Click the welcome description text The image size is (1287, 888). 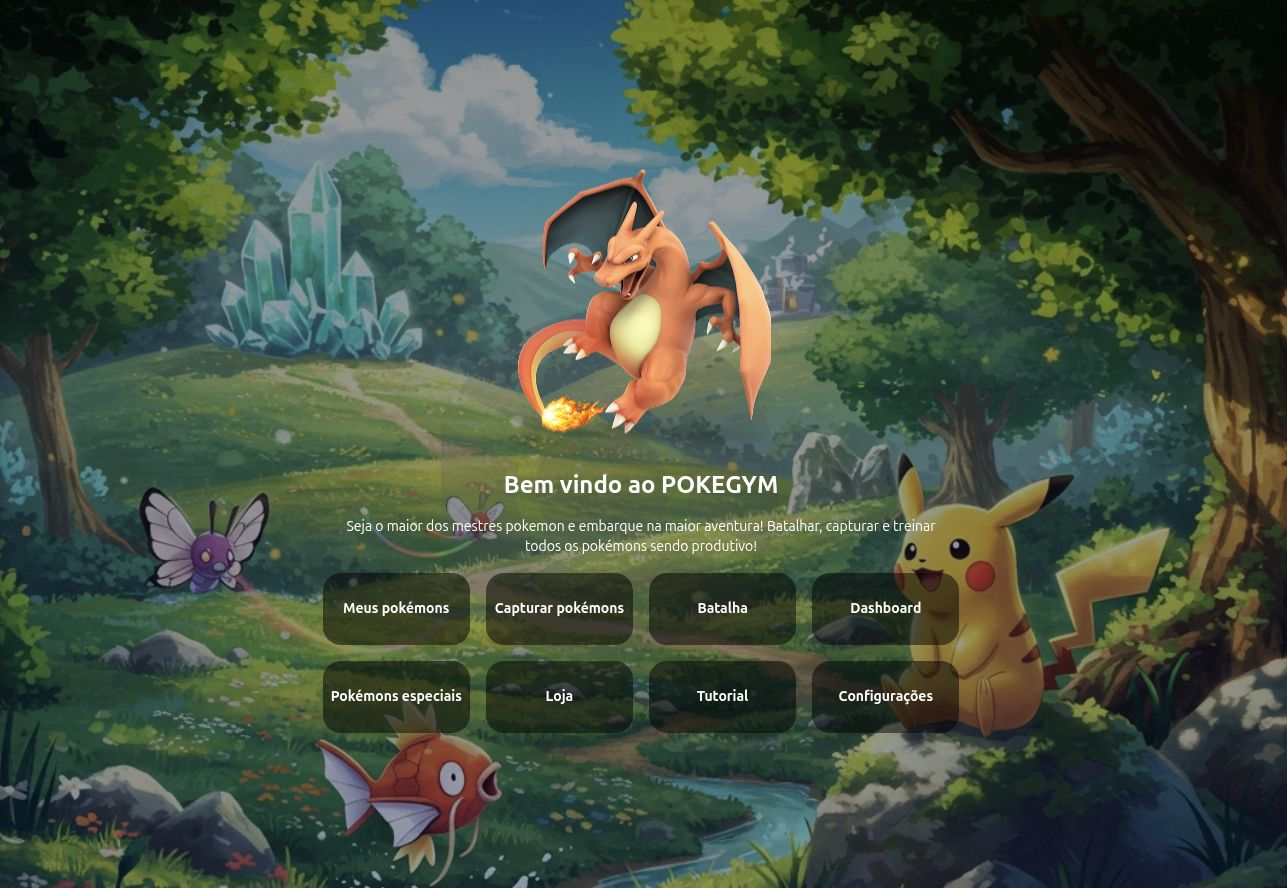click(x=641, y=536)
